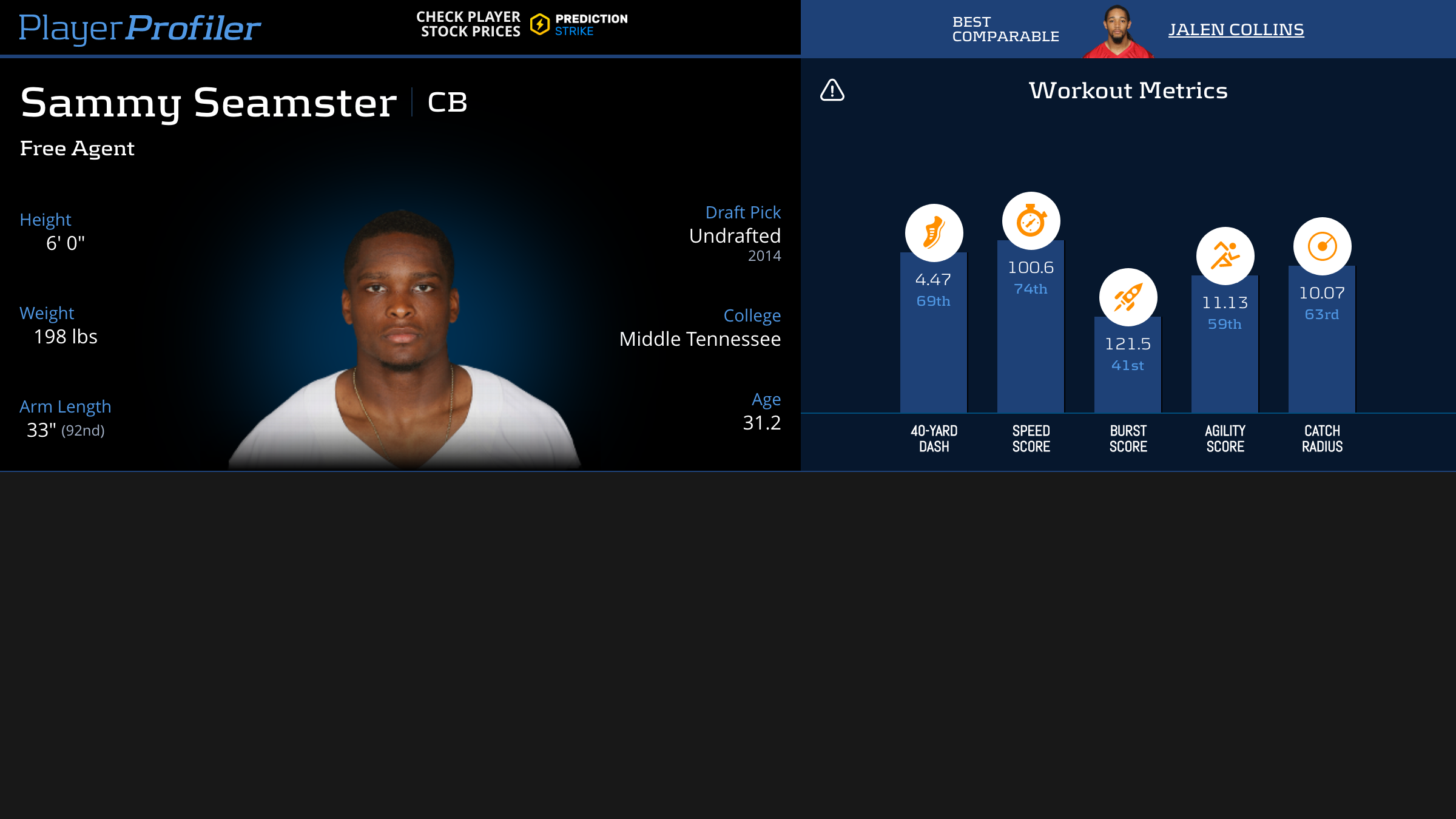Click Jalen Collins player headshot

(1117, 32)
